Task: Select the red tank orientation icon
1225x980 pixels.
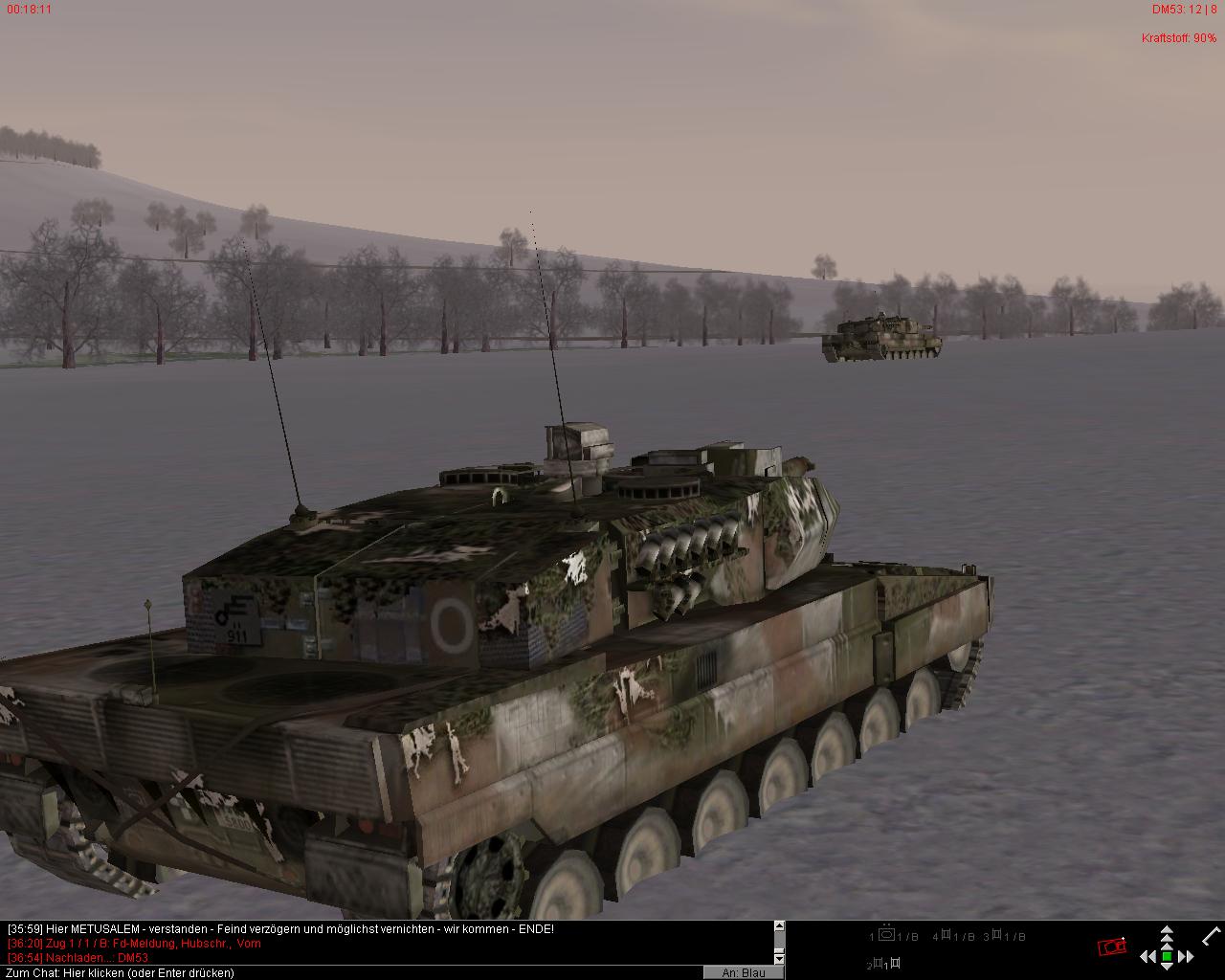Action: tap(1111, 947)
